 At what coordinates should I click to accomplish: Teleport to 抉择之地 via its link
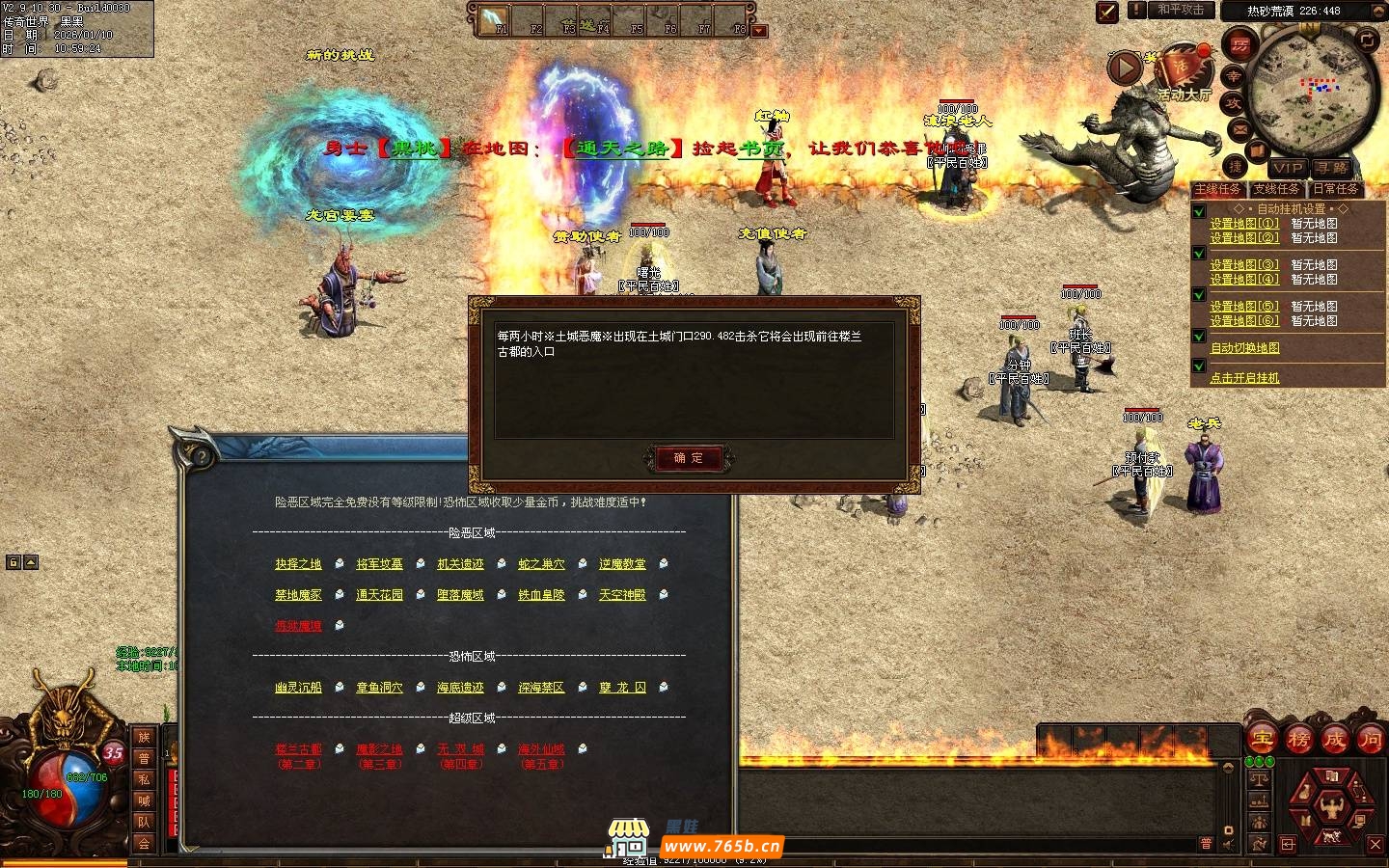point(298,564)
